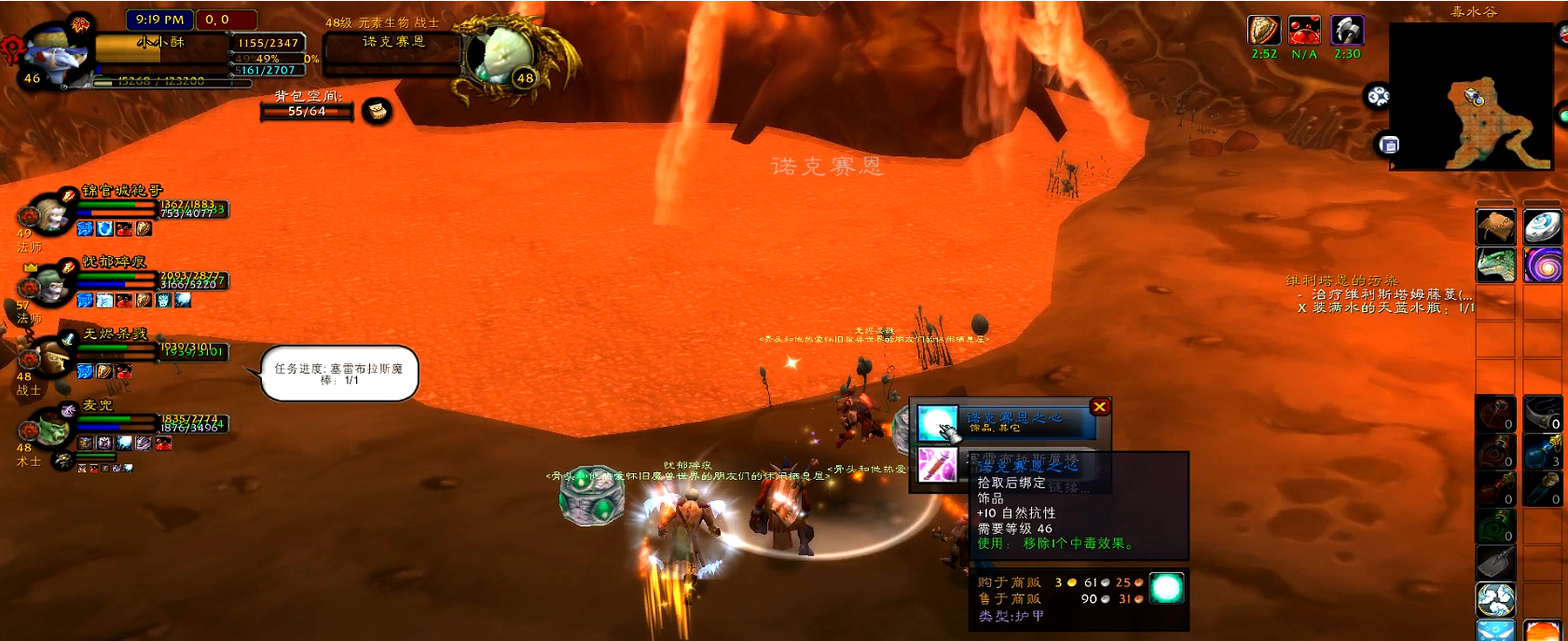Open the bag icon beside 背包空间

click(x=377, y=112)
